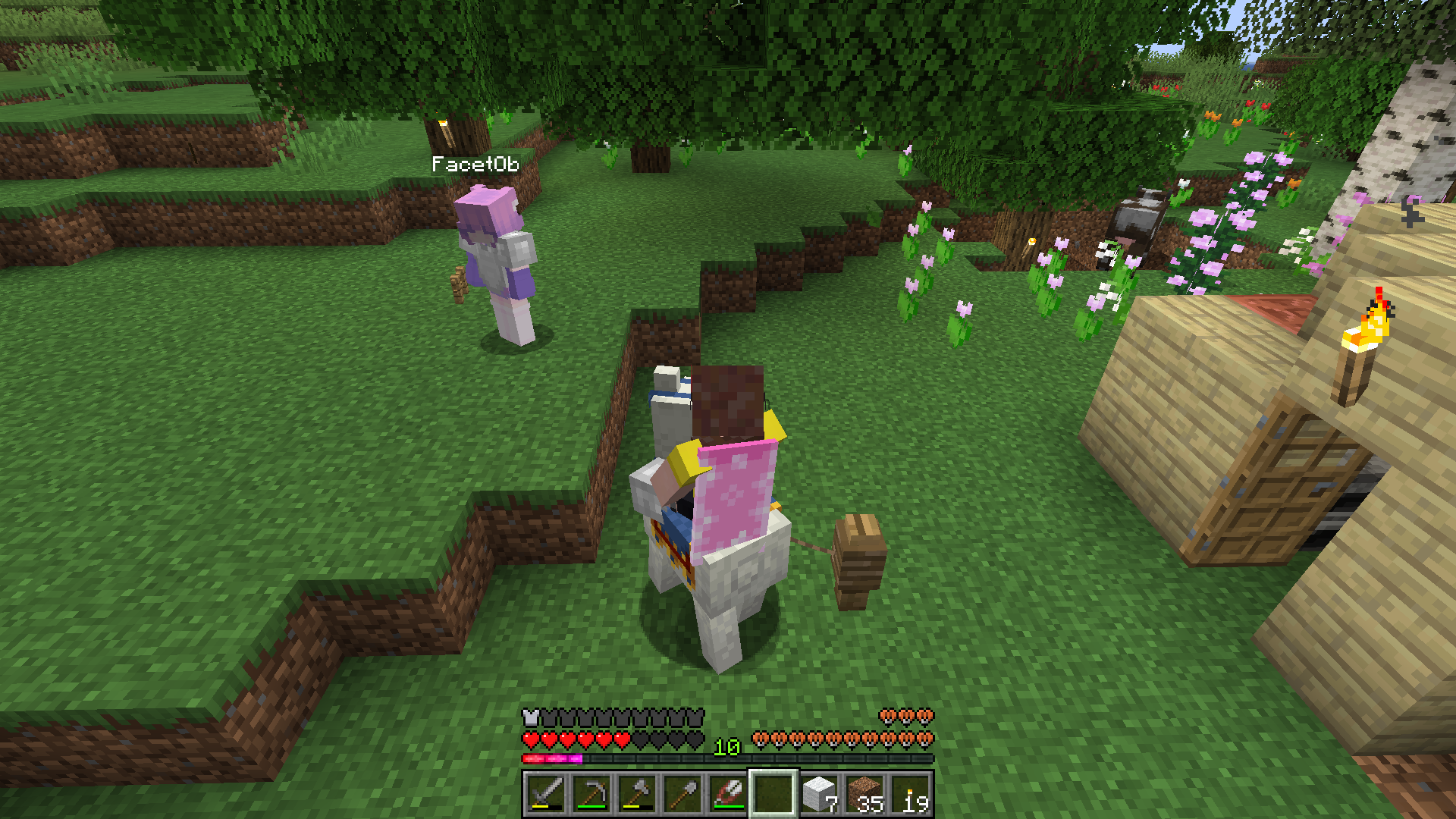Pick the iron shovel hotbar slot
1456x819 pixels.
[x=682, y=794]
